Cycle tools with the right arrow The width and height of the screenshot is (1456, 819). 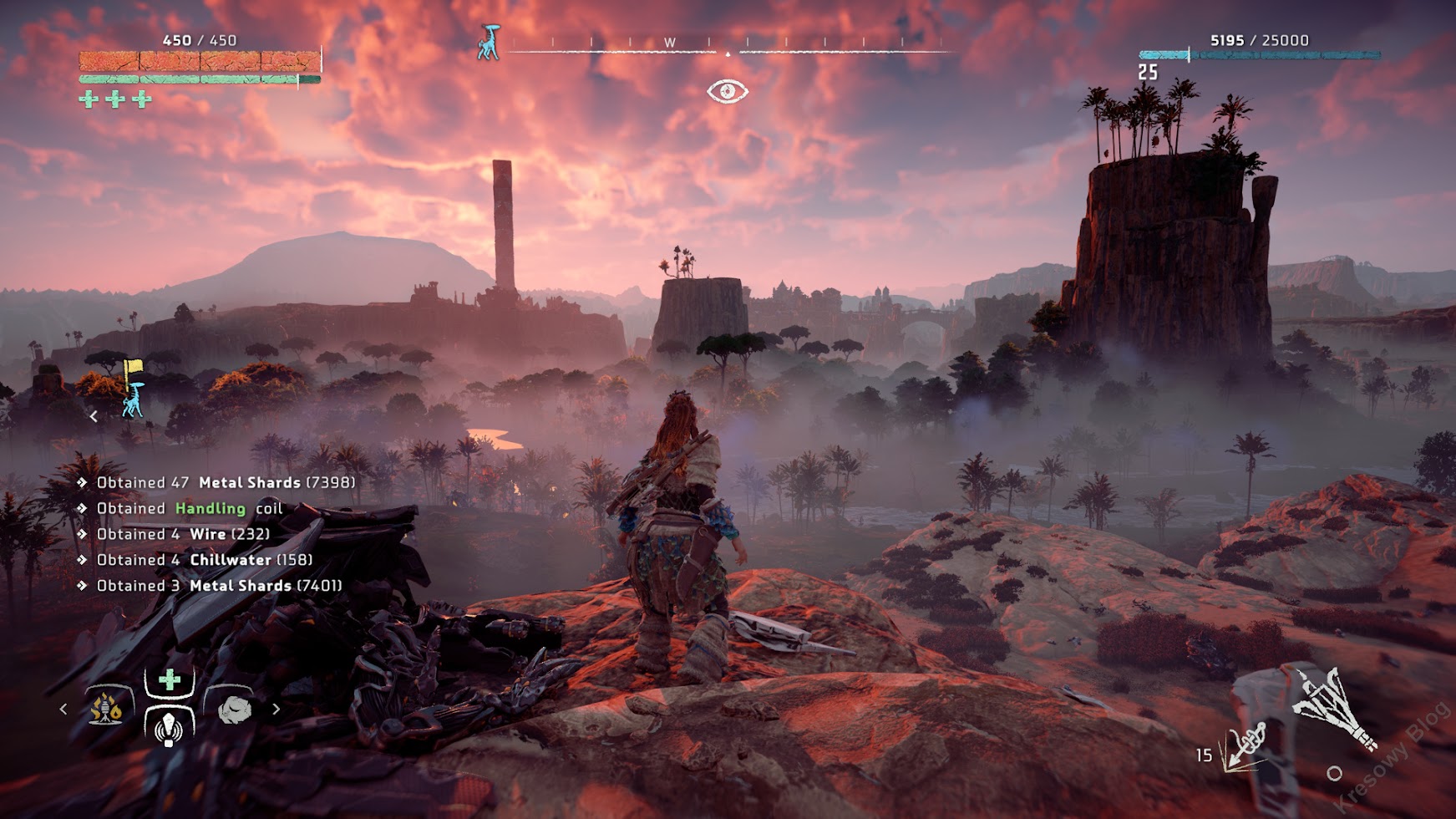pos(276,709)
